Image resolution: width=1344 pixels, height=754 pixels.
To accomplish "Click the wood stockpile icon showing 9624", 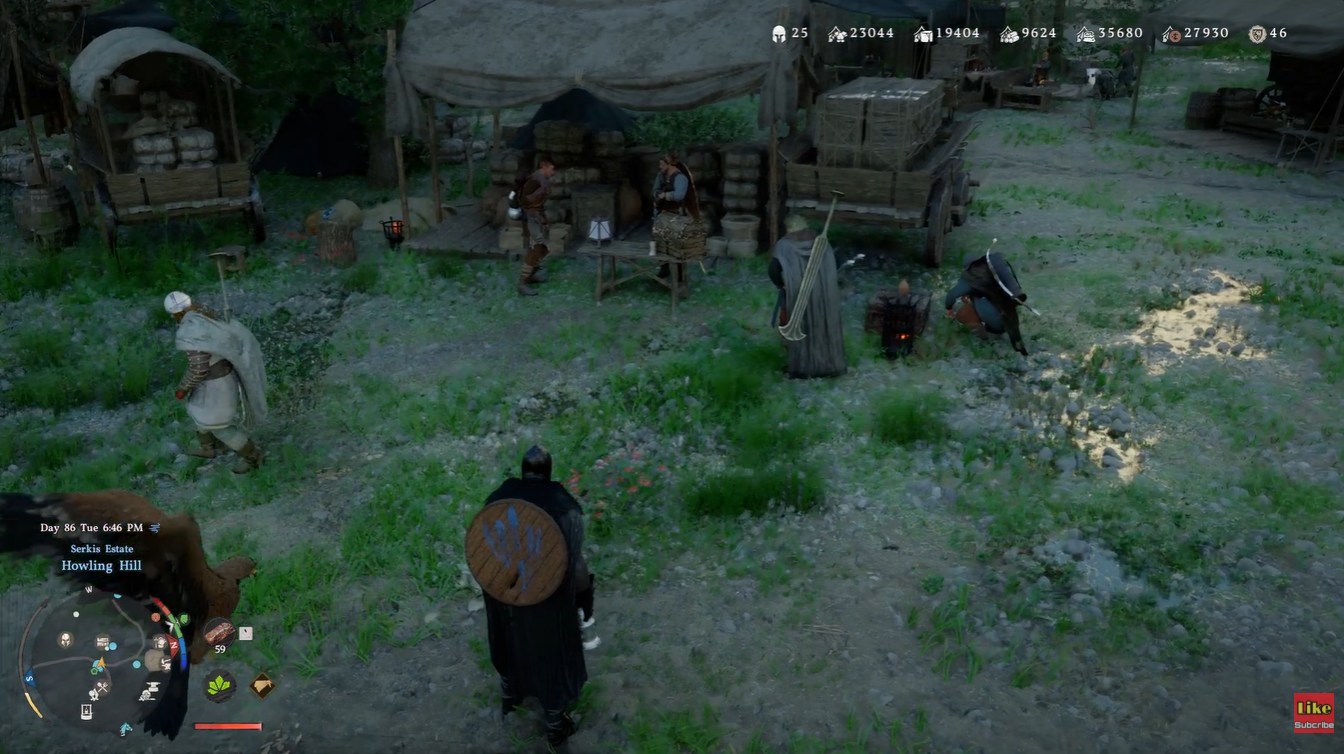I will click(x=1006, y=33).
